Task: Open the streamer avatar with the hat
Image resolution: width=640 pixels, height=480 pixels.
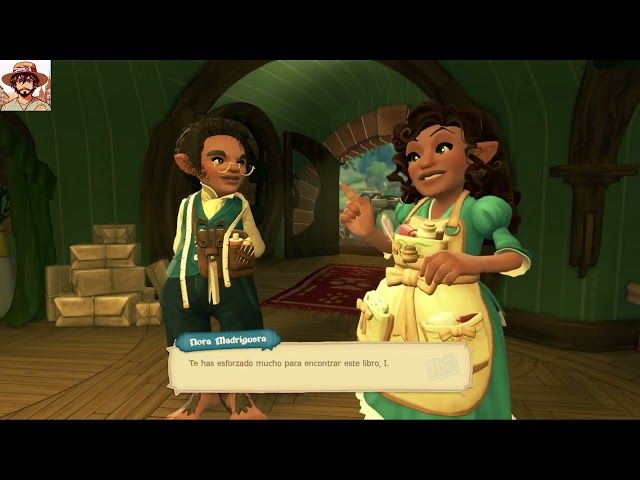Action: 26,86
